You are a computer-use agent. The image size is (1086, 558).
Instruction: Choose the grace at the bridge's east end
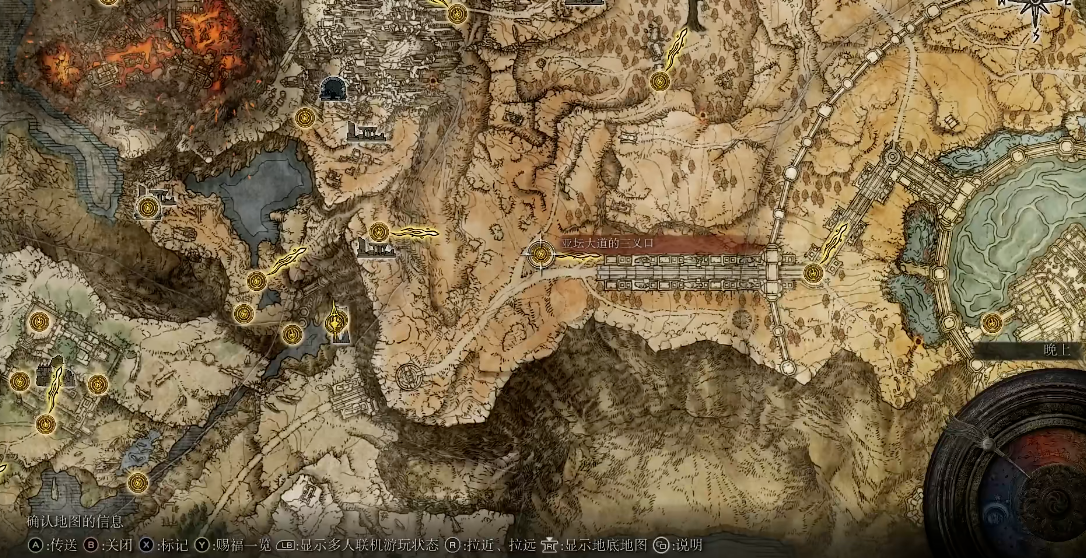[x=813, y=272]
